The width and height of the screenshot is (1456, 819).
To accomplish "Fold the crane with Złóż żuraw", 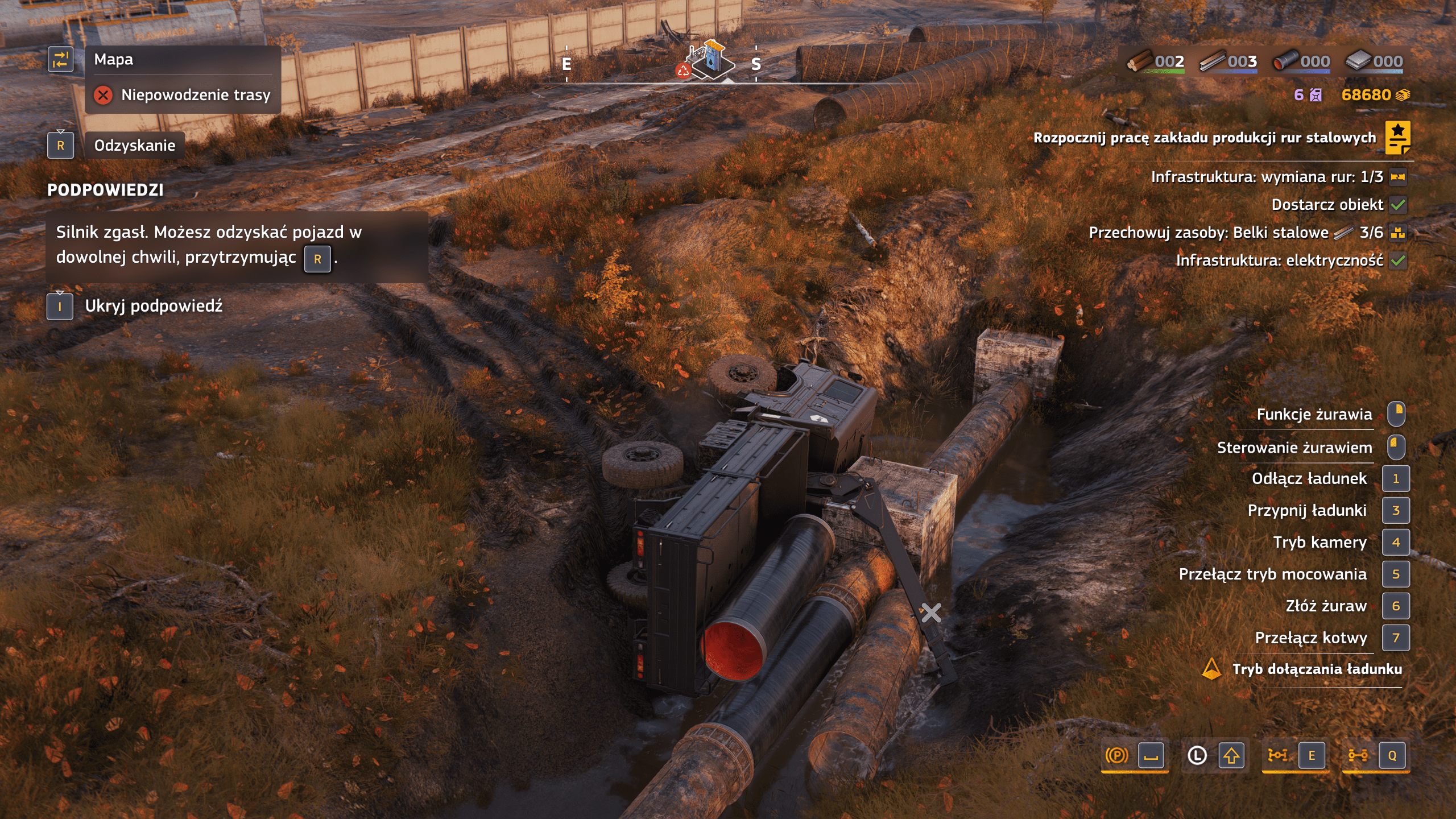I will click(1326, 606).
